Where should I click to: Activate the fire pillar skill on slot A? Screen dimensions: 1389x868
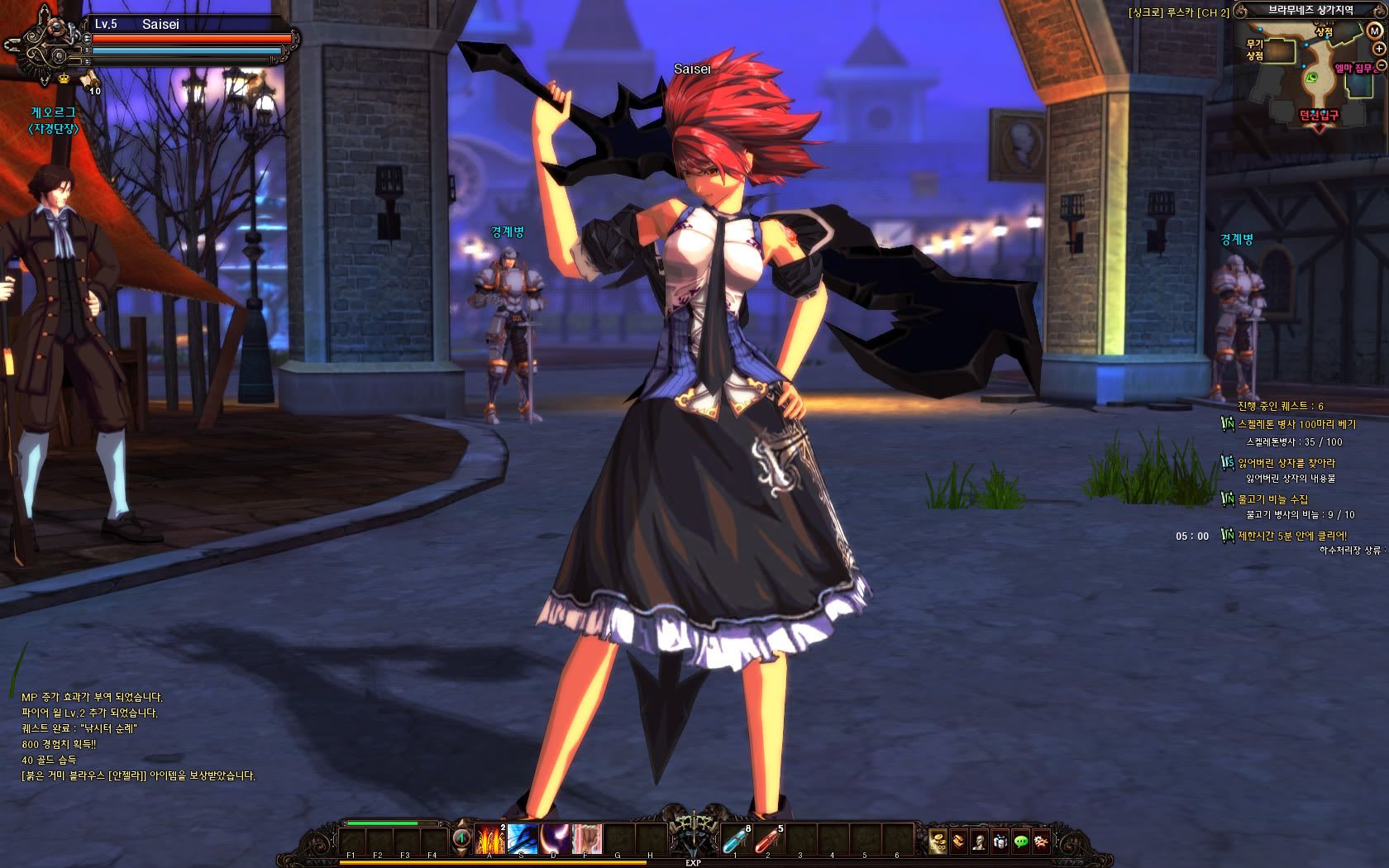489,838
